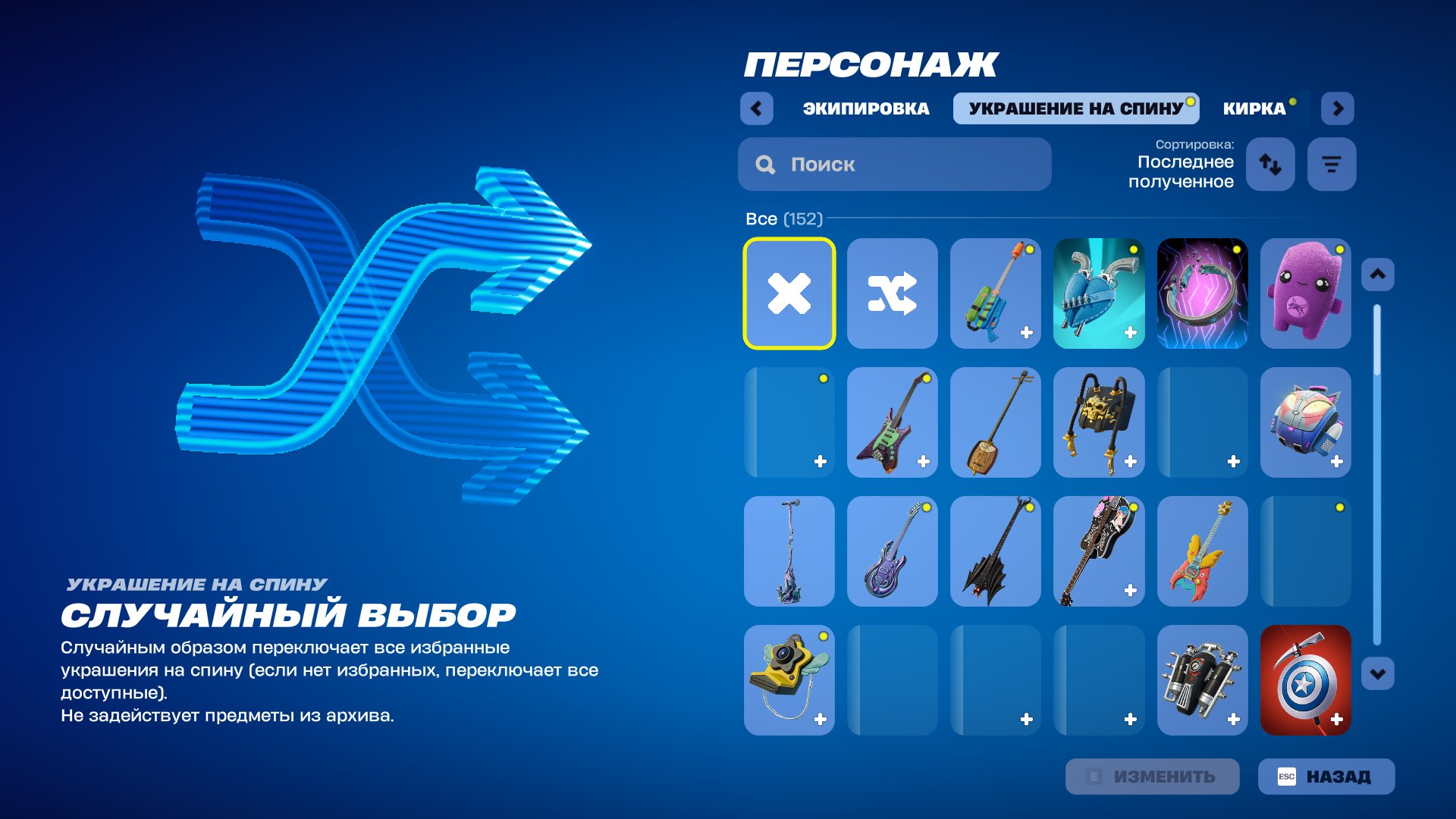Select the heart-shaped pistols back bling
Viewport: 1456px width, 819px height.
click(1098, 293)
